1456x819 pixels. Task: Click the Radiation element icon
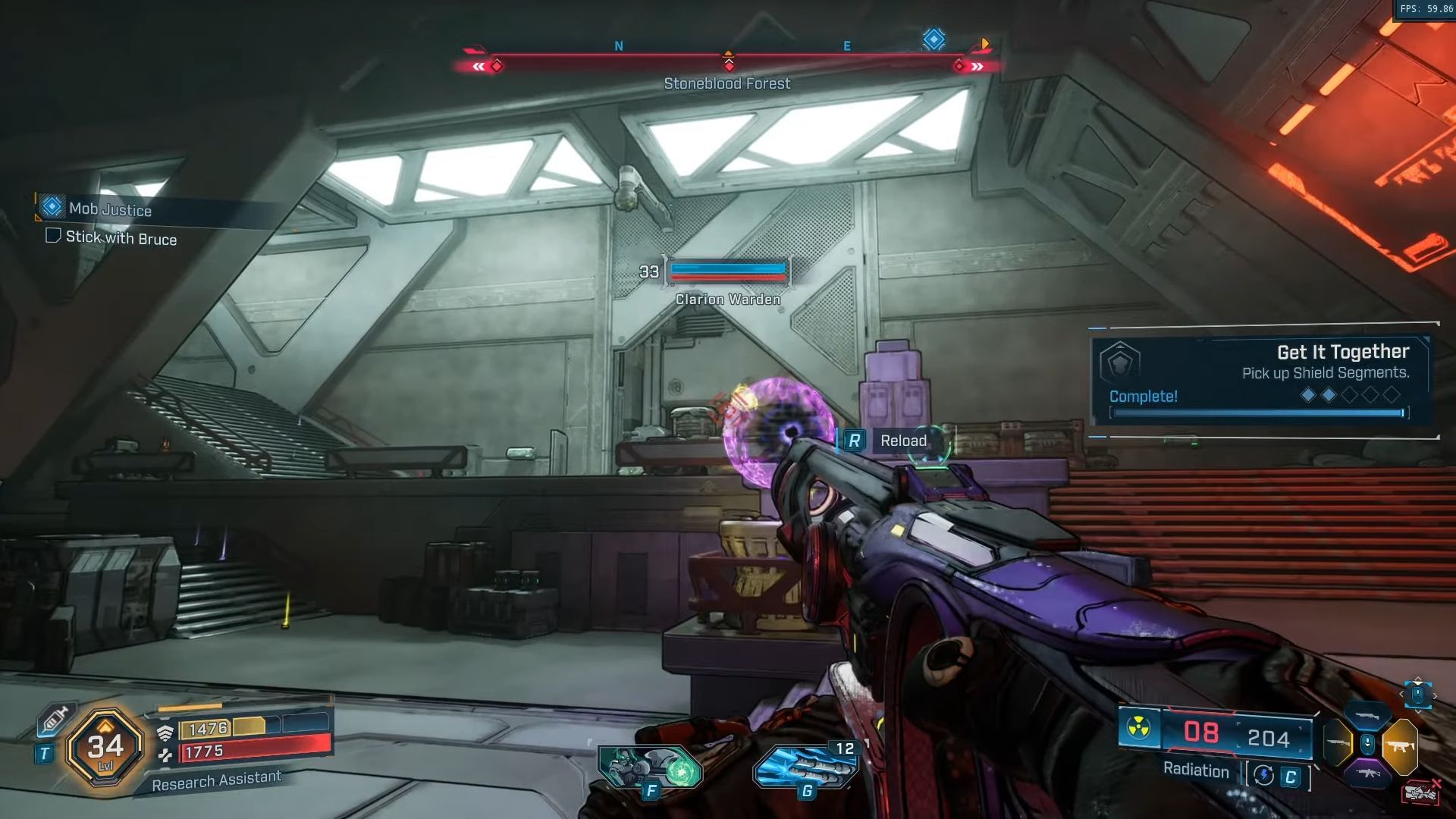pos(1138,729)
